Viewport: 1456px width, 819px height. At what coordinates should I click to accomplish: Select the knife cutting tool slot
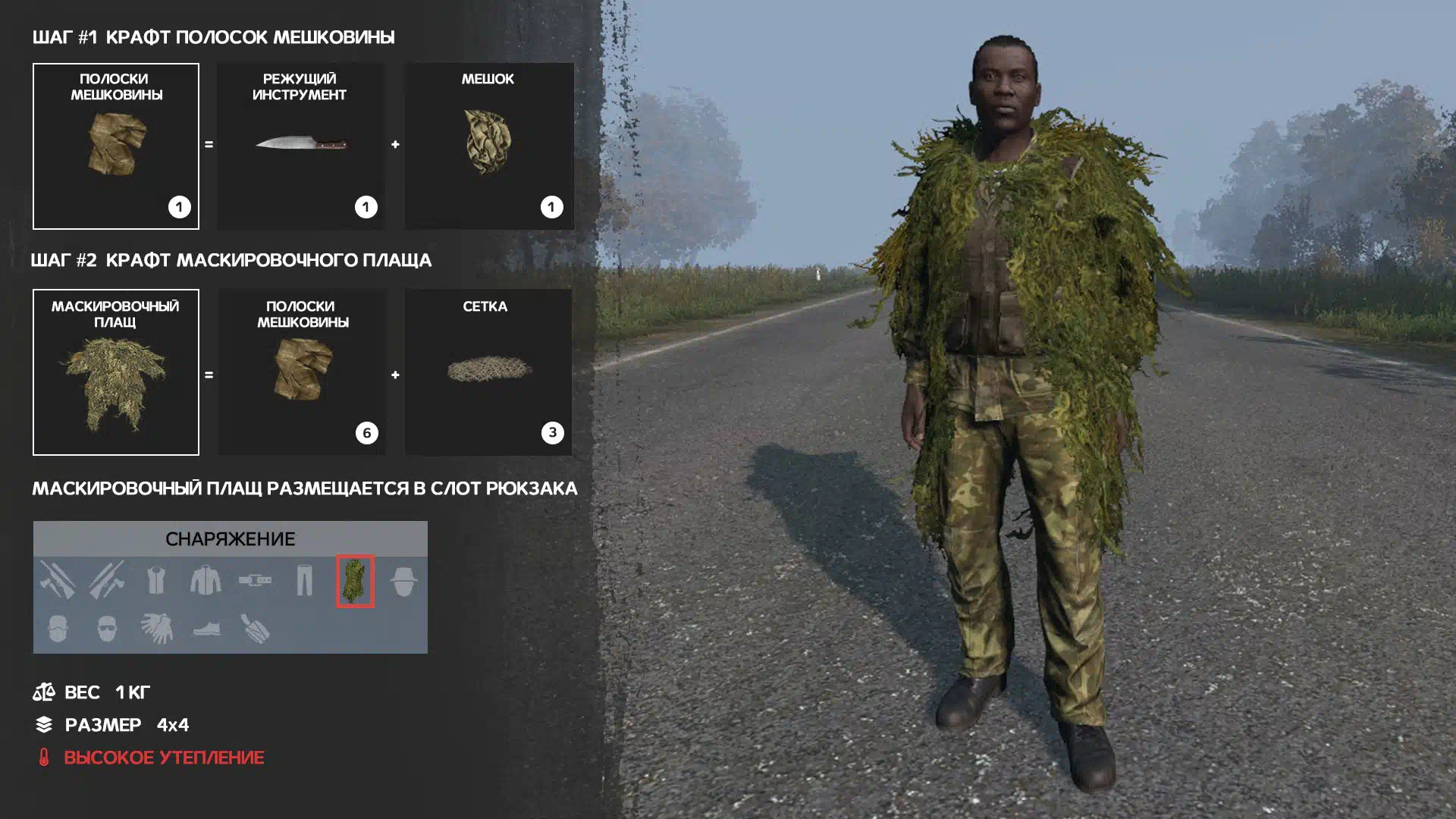[301, 146]
